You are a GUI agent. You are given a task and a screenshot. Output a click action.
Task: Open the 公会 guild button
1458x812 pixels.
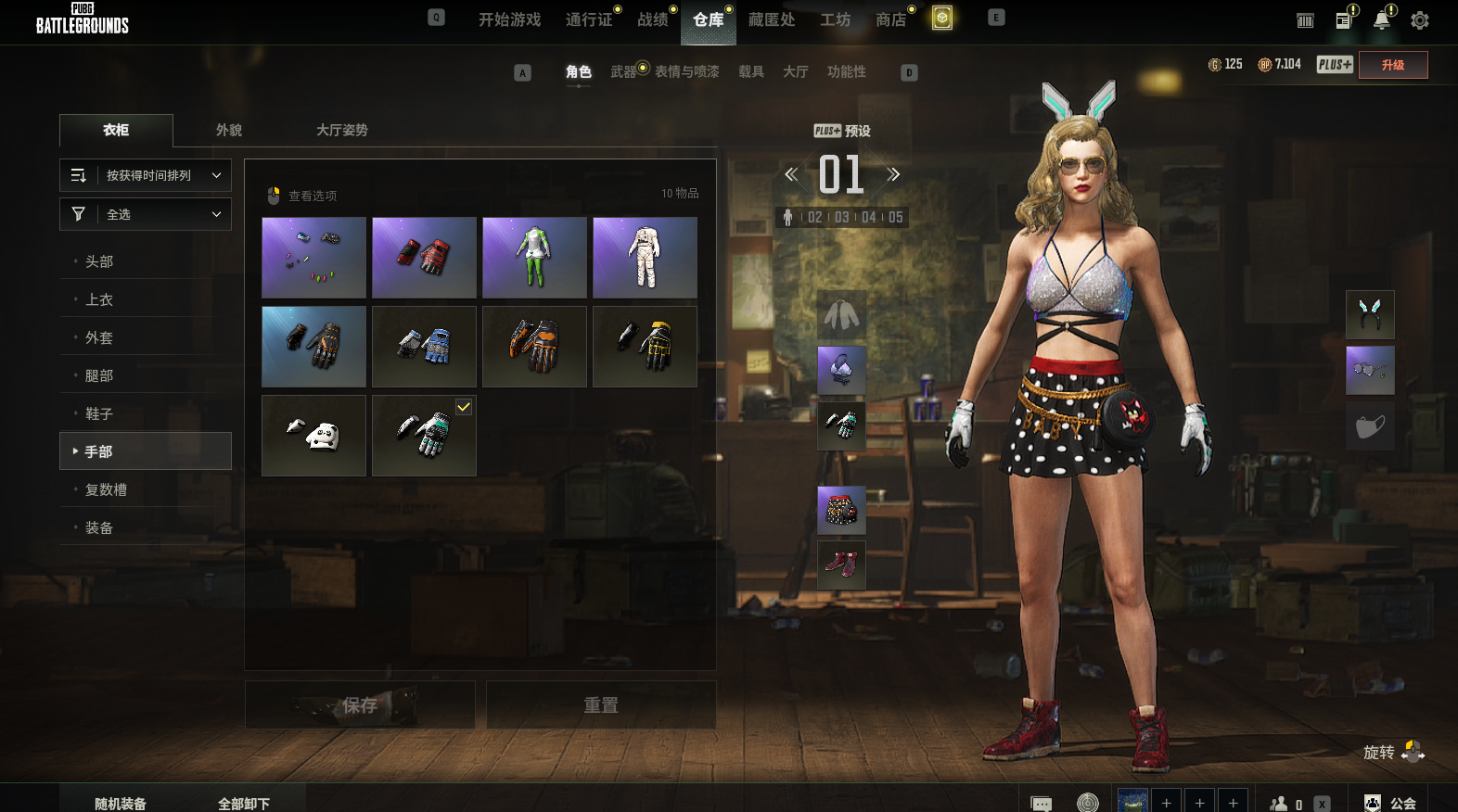click(1391, 803)
